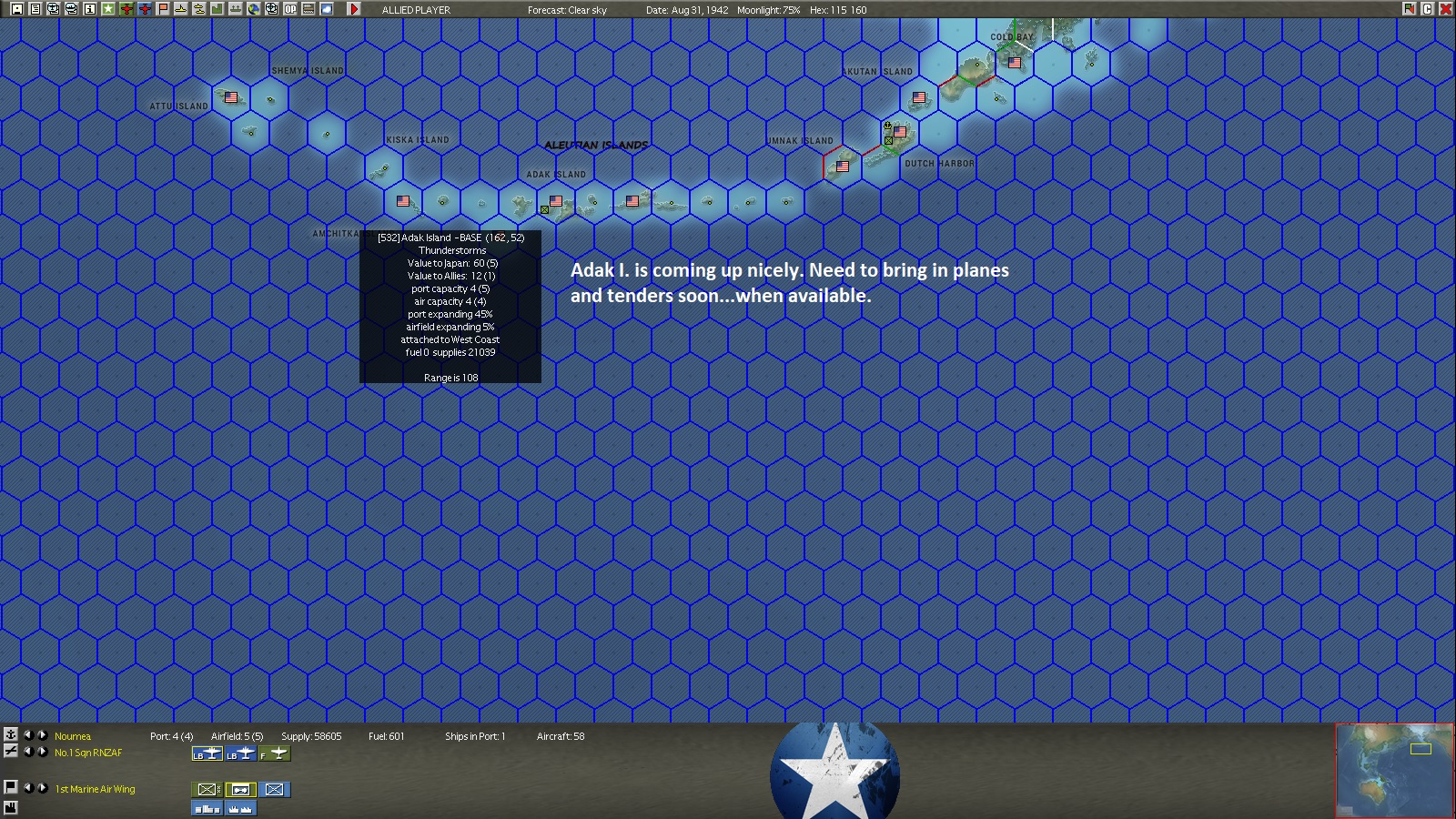This screenshot has height=819, width=1456.
Task: Step back through units before 1st Marine Air Wing
Action: coord(30,788)
